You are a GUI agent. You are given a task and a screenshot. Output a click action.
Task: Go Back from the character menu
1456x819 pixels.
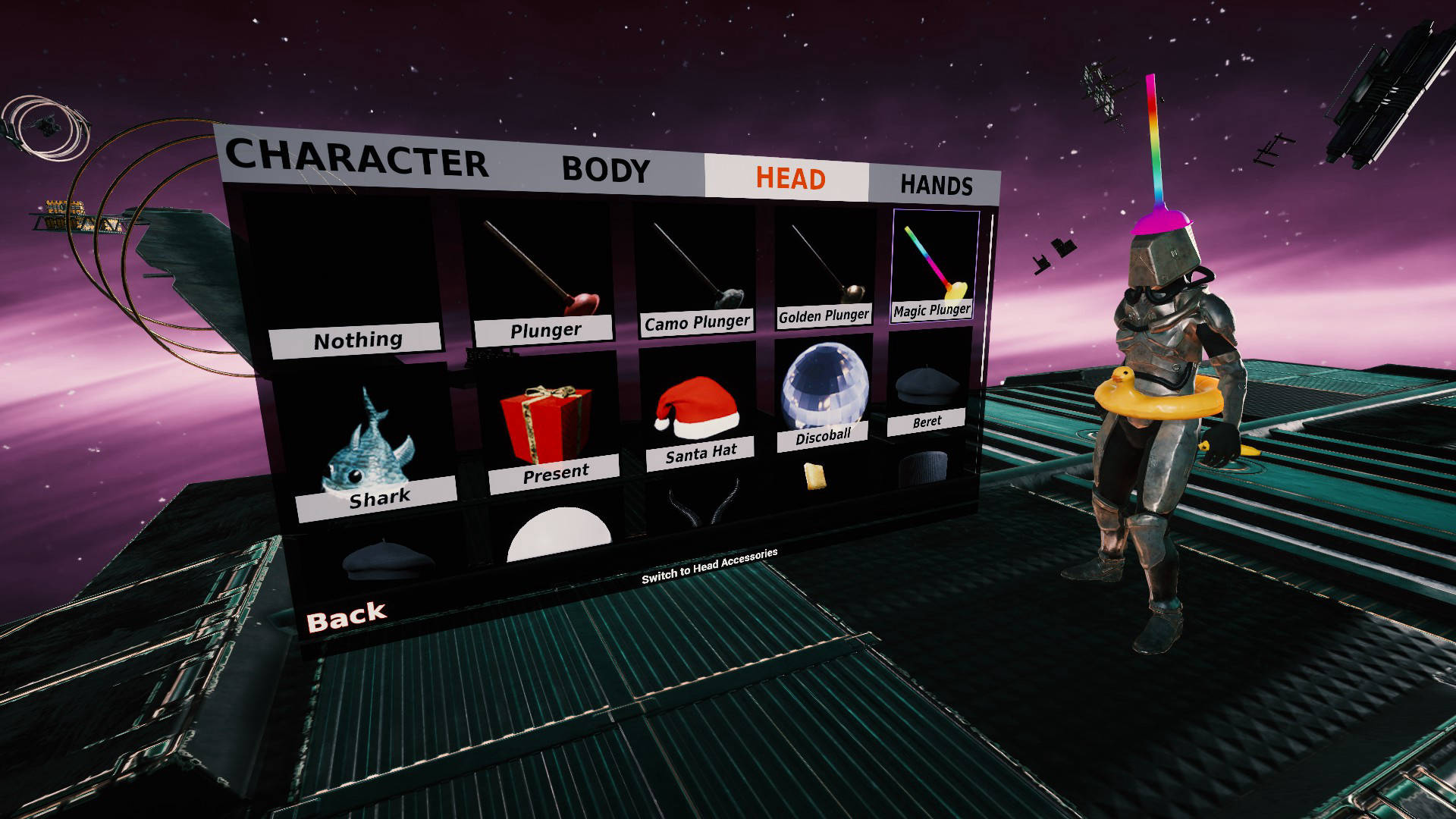pyautogui.click(x=347, y=618)
